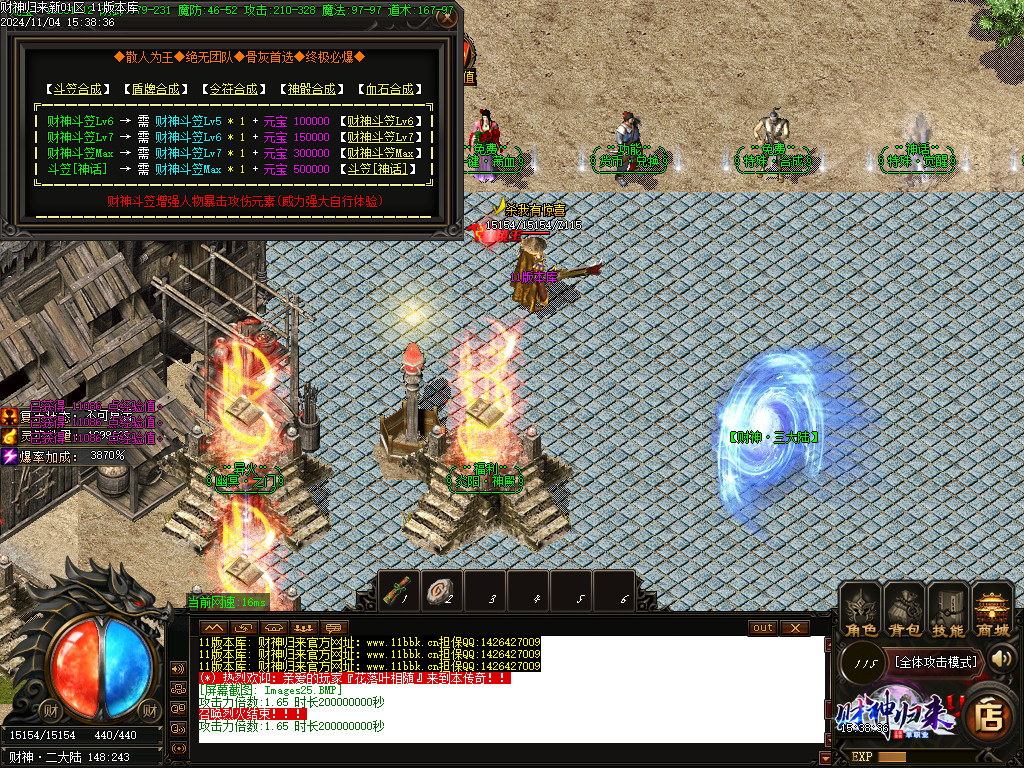Craft the 财神斗笠Lv6 item
Viewport: 1024px width, 768px height.
[x=387, y=121]
